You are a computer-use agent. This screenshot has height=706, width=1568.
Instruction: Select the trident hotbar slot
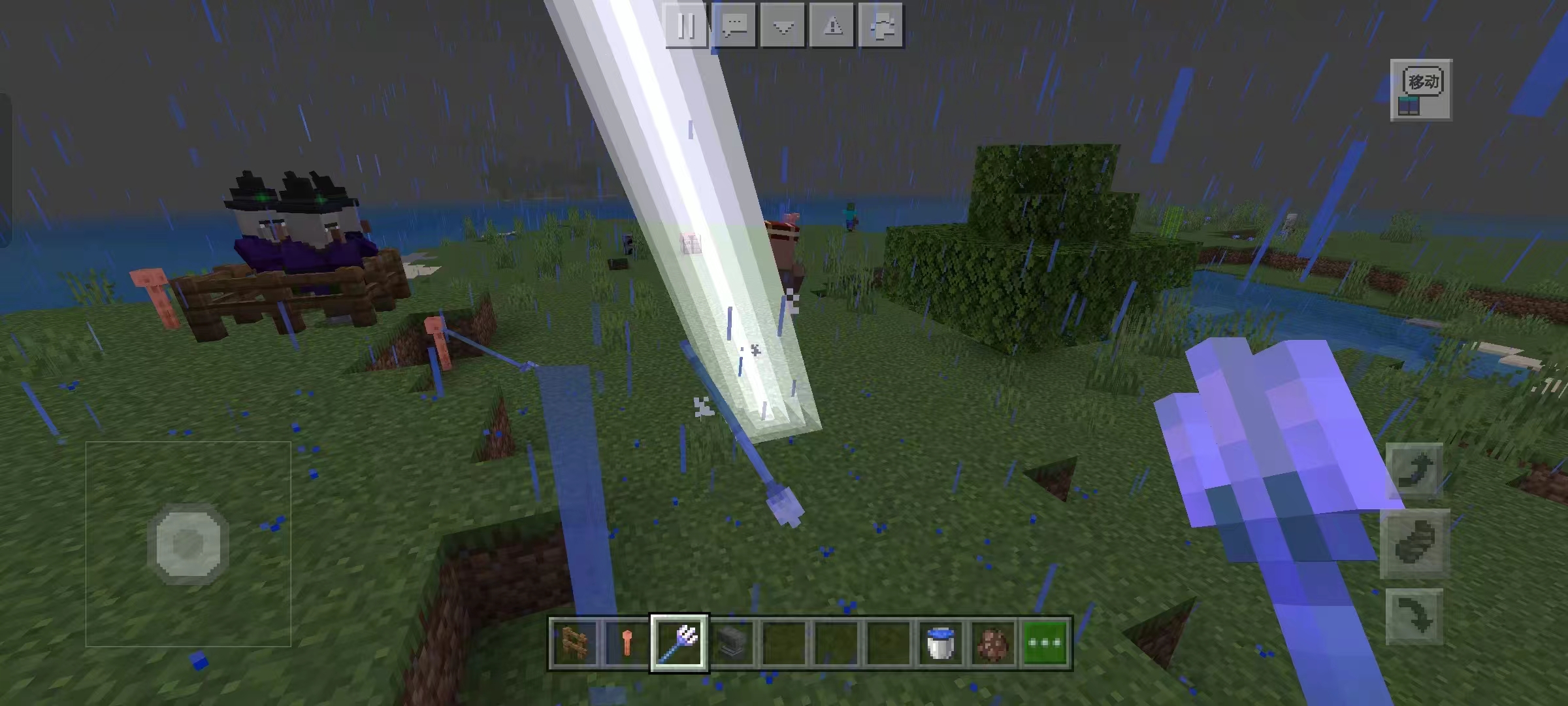pos(679,643)
